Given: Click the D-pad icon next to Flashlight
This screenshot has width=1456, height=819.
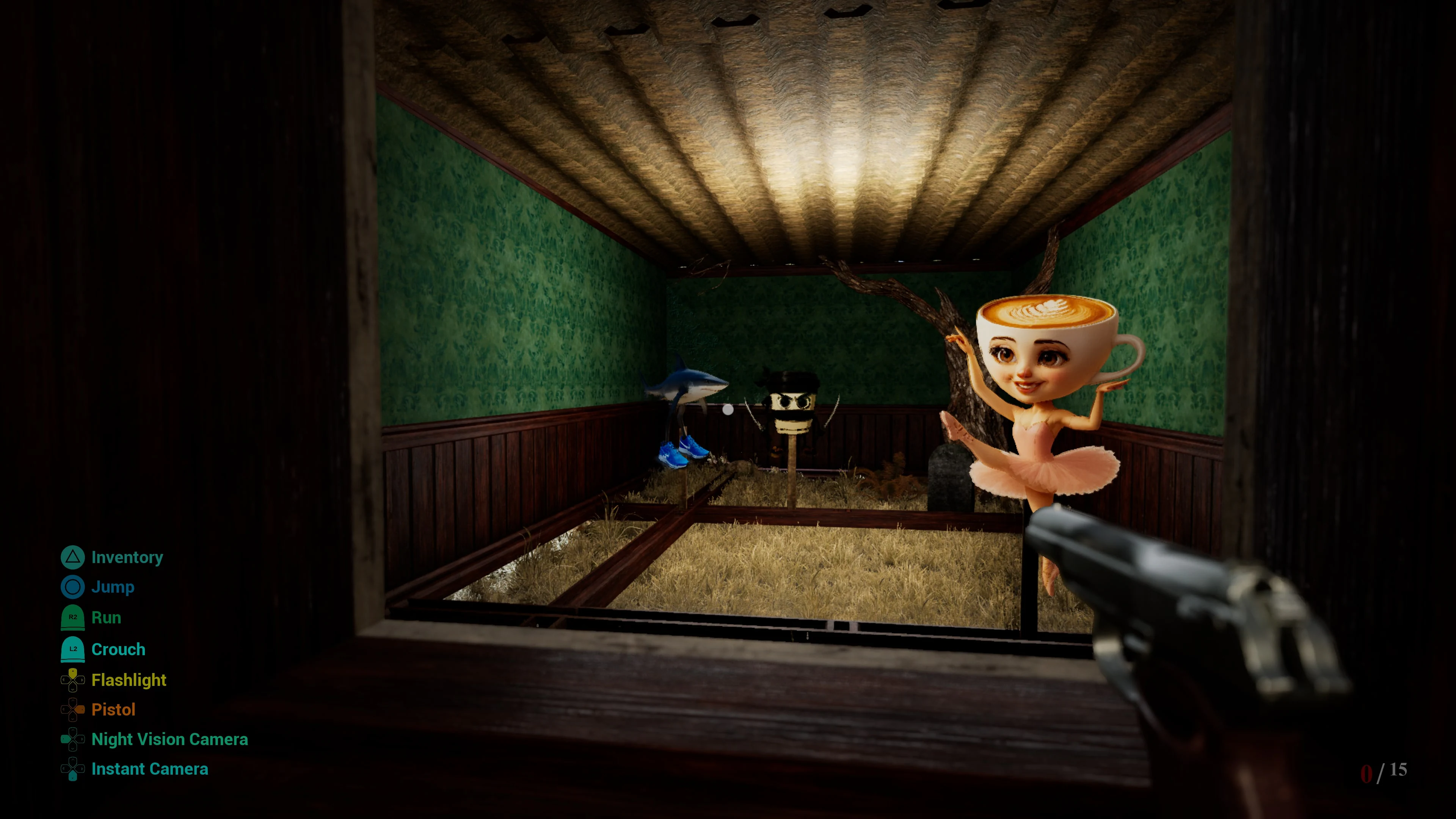Looking at the screenshot, I should [72, 680].
